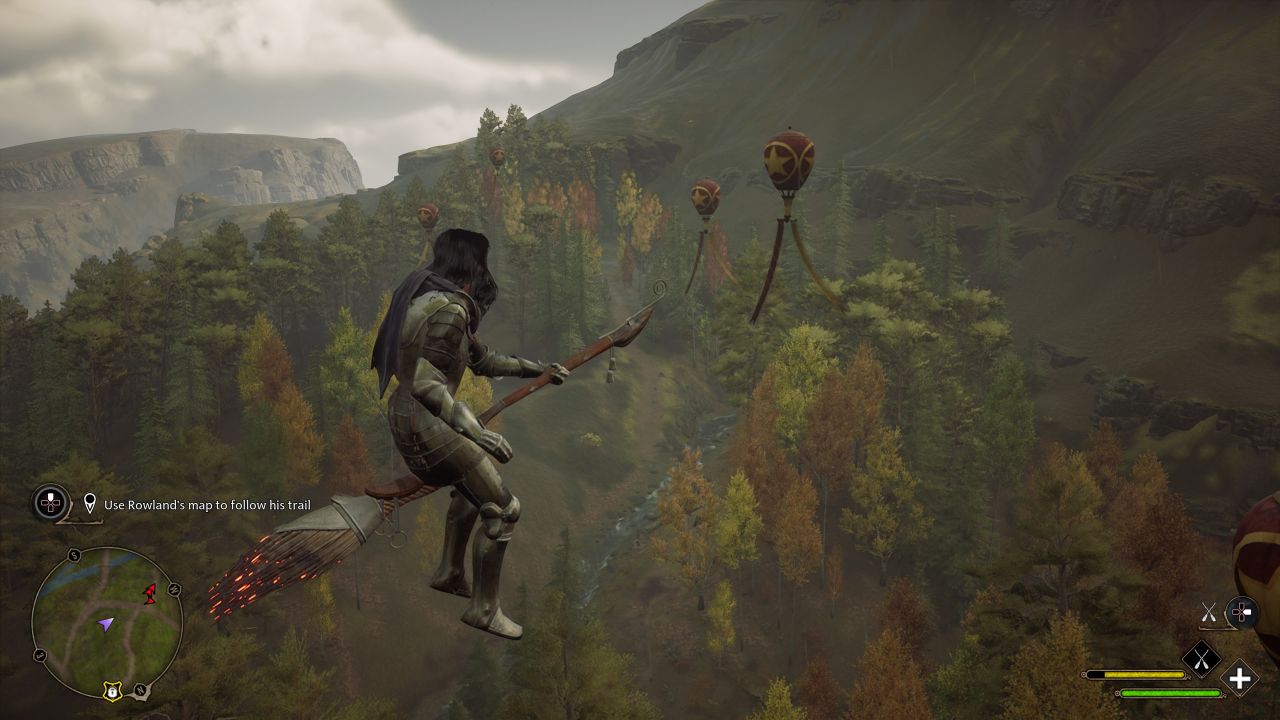Click the S compass letter on the minimap
This screenshot has width=1280, height=720.
pyautogui.click(x=73, y=556)
